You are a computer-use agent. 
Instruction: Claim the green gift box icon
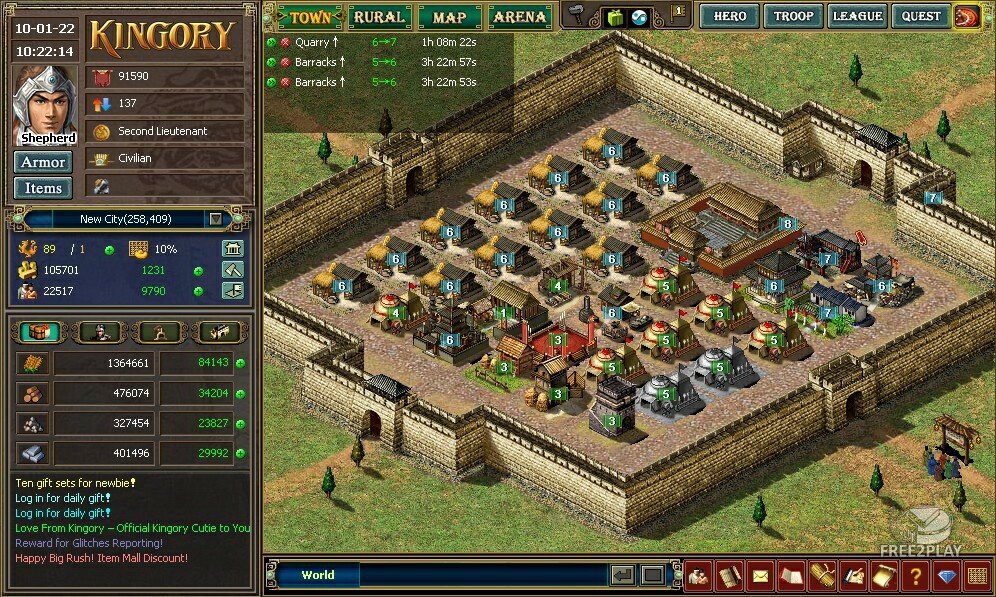[615, 17]
